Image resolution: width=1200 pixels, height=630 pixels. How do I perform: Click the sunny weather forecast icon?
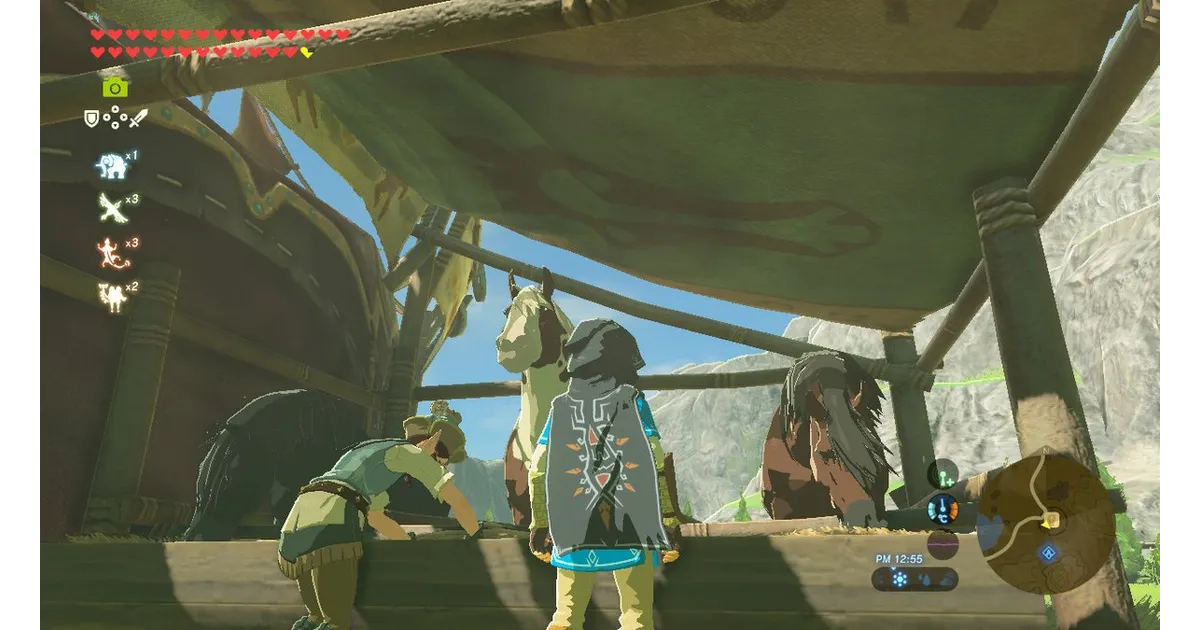(x=899, y=580)
